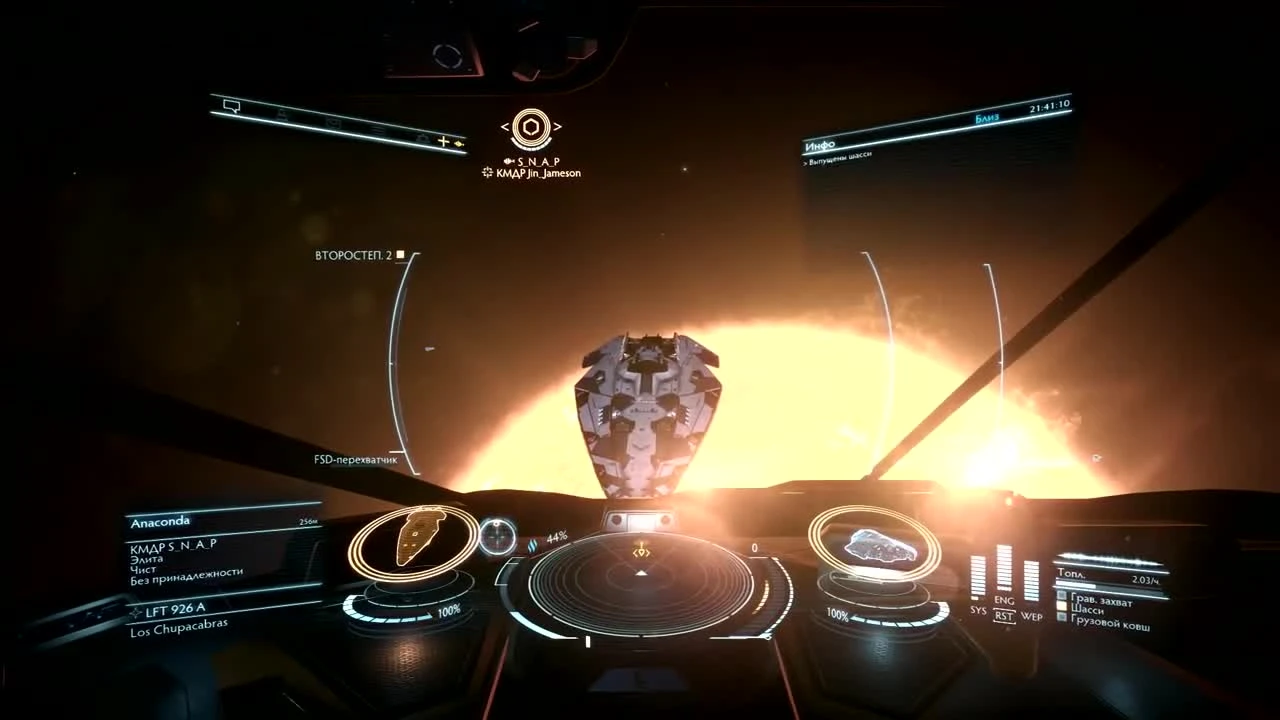This screenshot has width=1280, height=720.
Task: Click the plus icon on the comms panel
Action: click(444, 142)
